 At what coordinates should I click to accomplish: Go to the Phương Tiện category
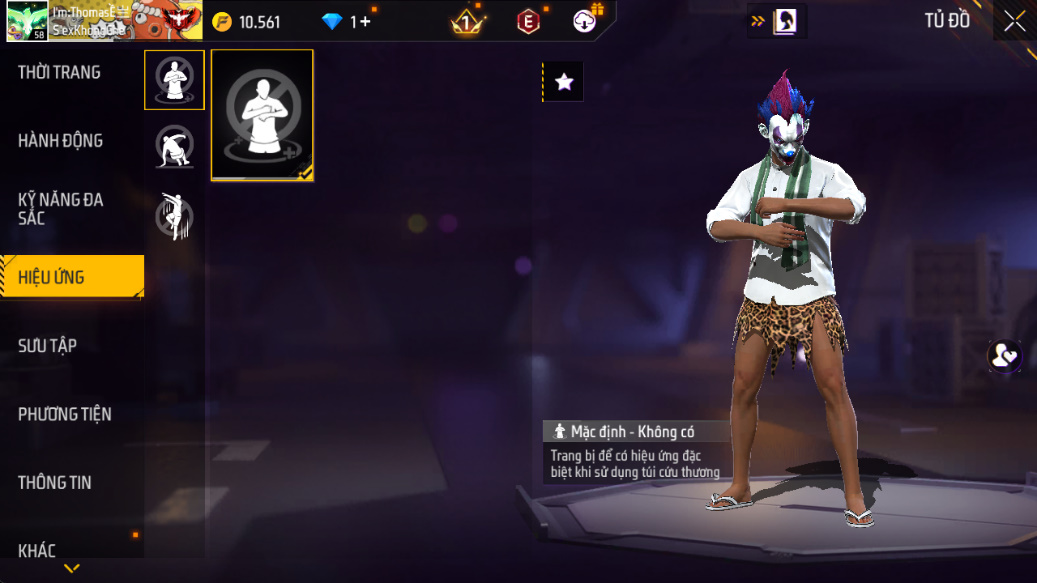[x=65, y=414]
